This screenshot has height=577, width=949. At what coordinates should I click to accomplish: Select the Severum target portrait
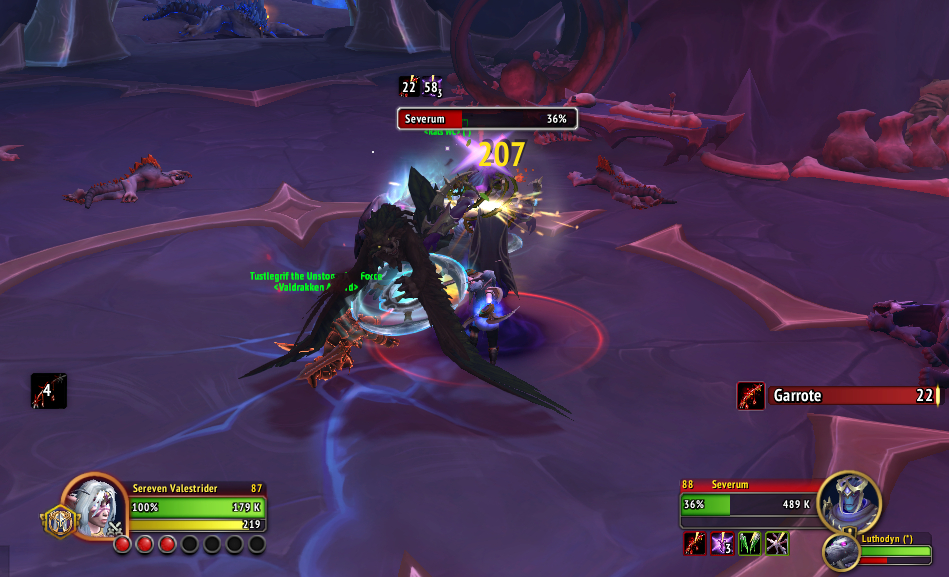coord(848,502)
